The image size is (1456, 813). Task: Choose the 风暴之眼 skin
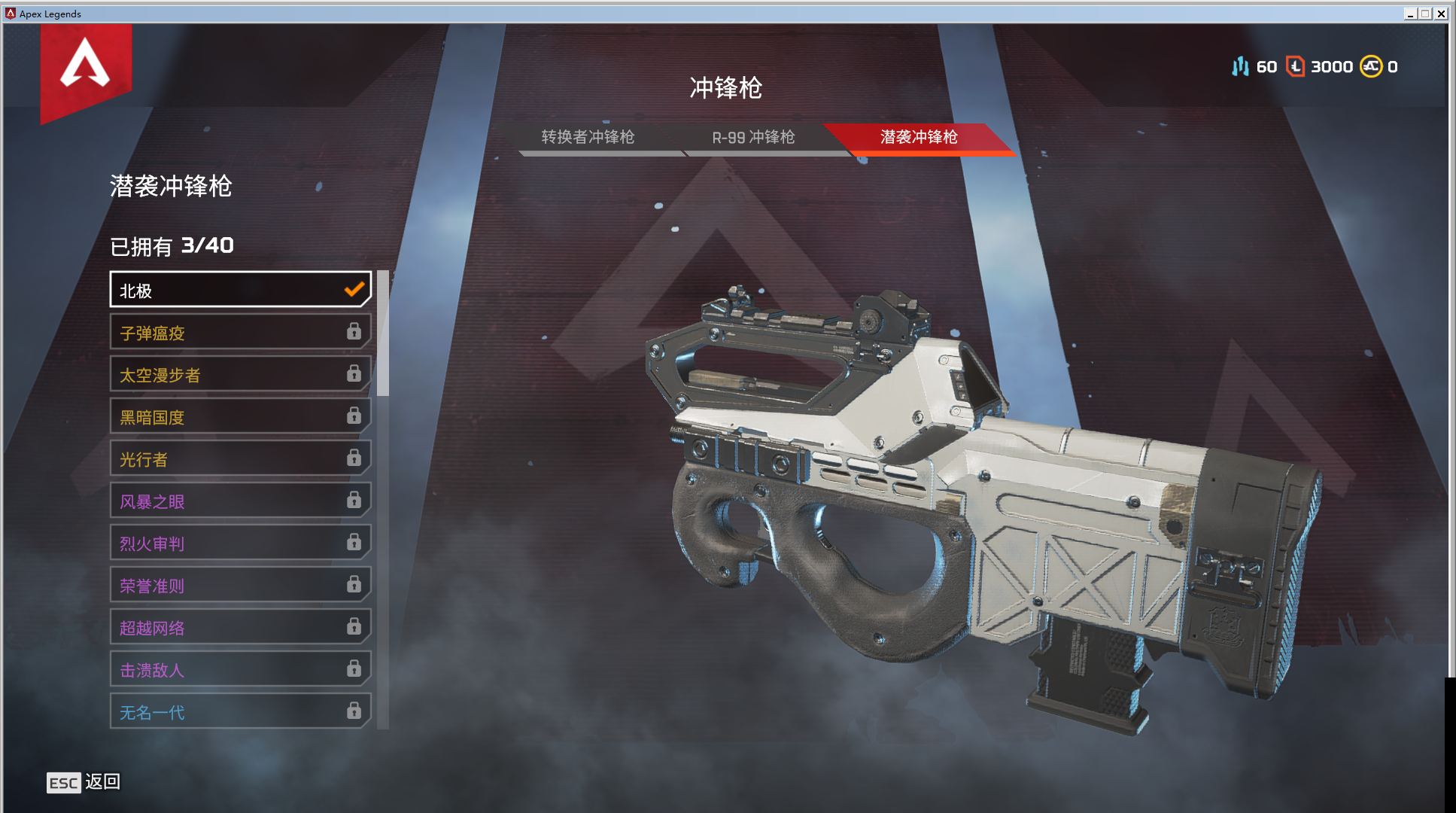tap(240, 501)
